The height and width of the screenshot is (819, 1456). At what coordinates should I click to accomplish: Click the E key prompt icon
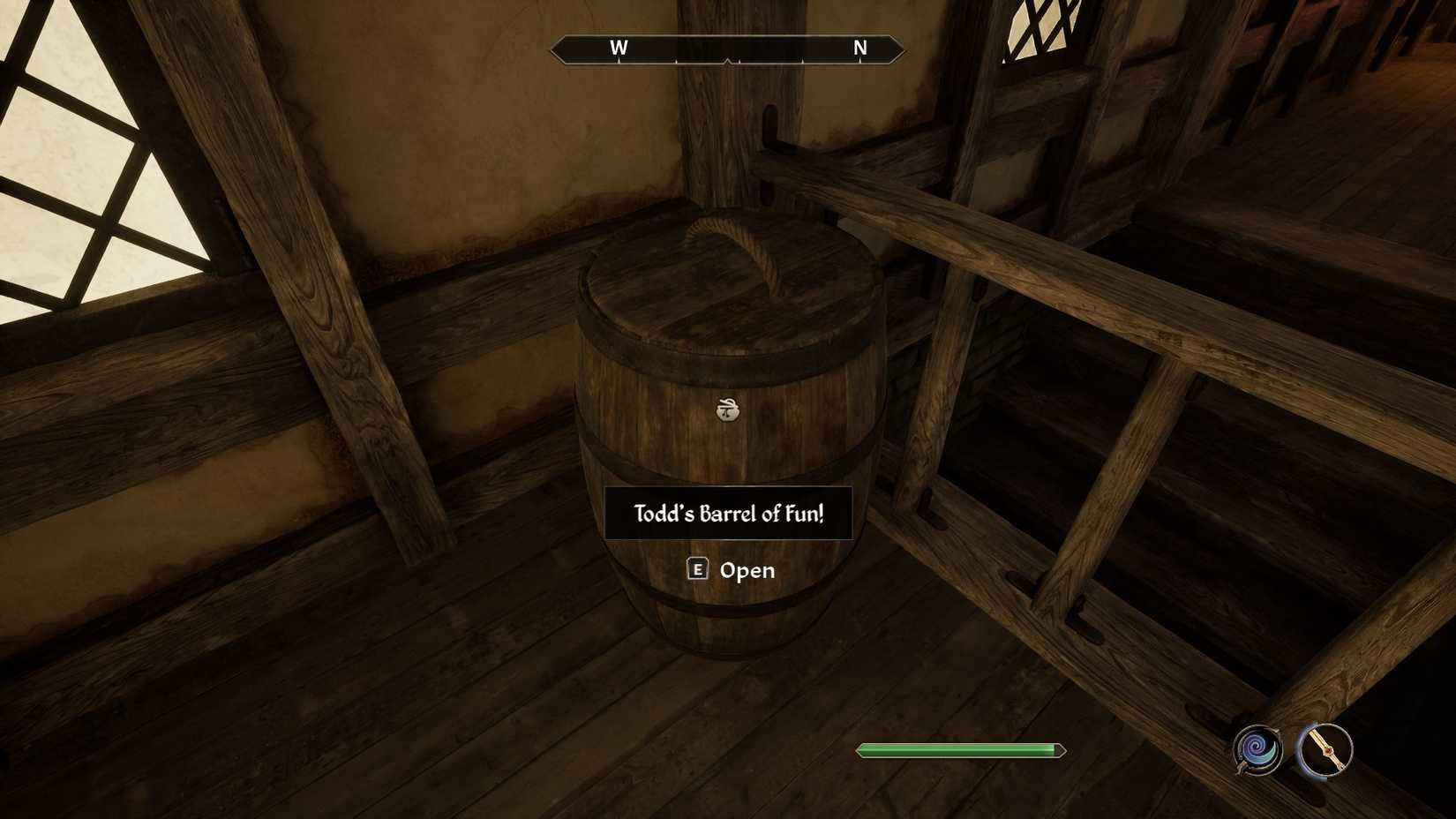click(x=698, y=570)
